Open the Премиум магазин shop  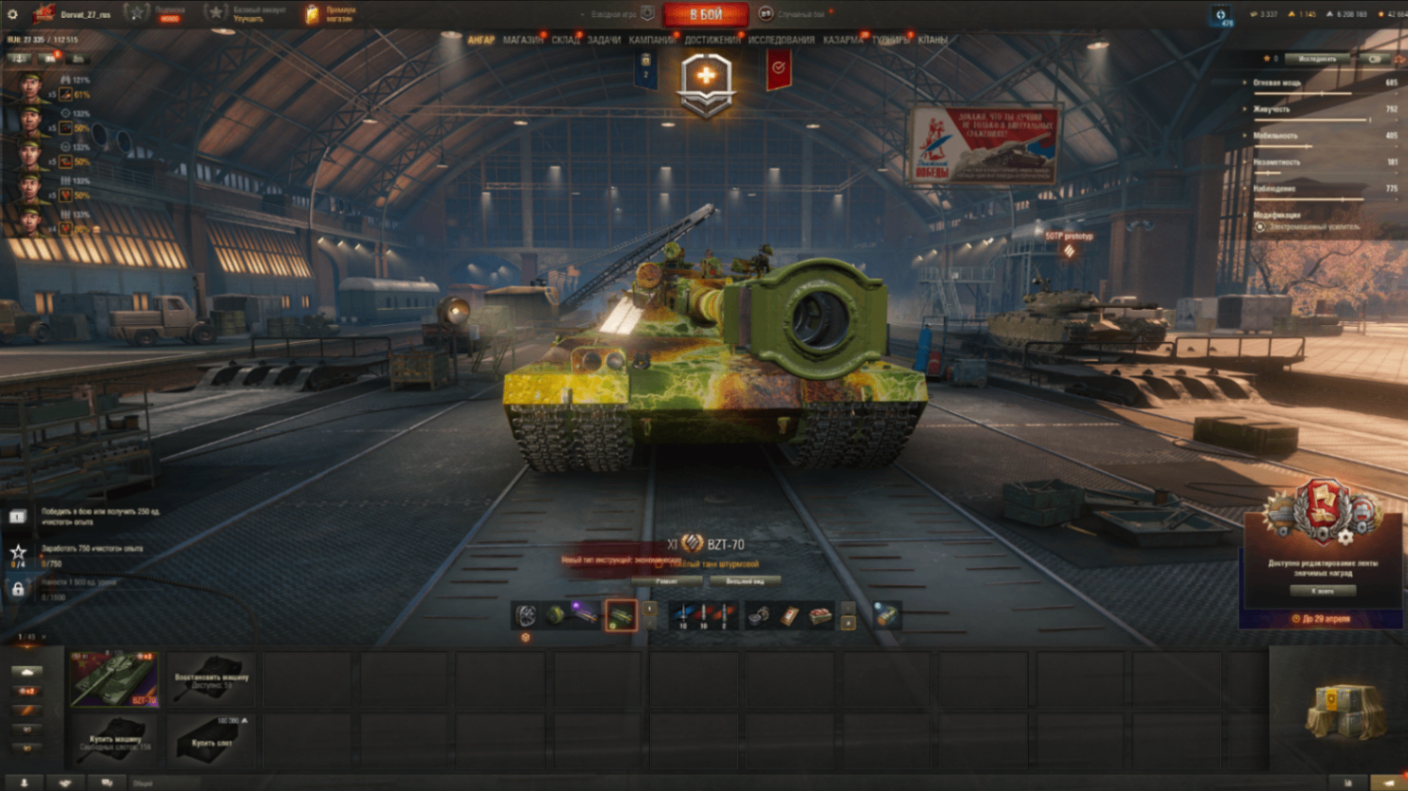tap(330, 14)
